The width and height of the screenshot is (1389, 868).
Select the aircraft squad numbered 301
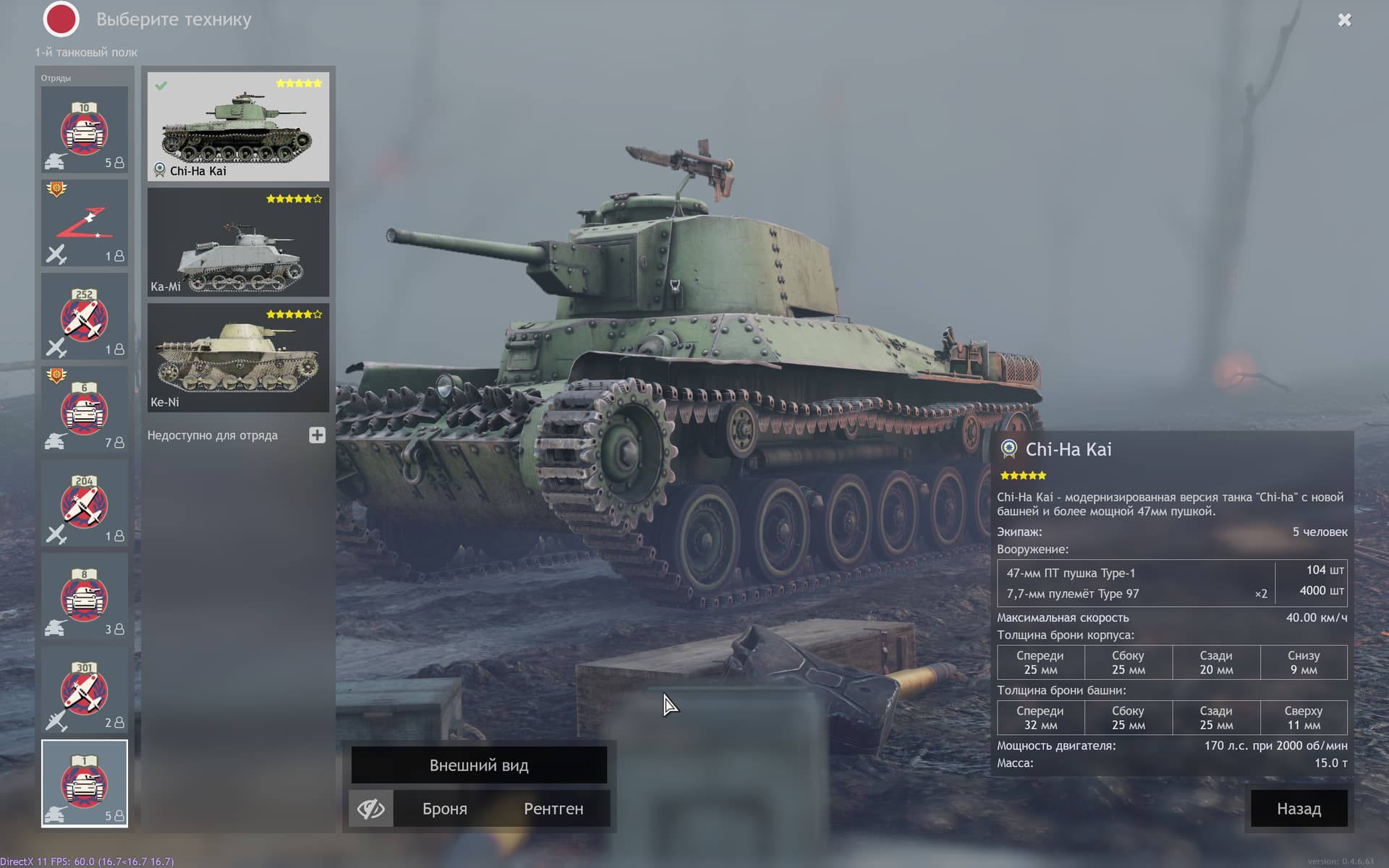pos(85,691)
